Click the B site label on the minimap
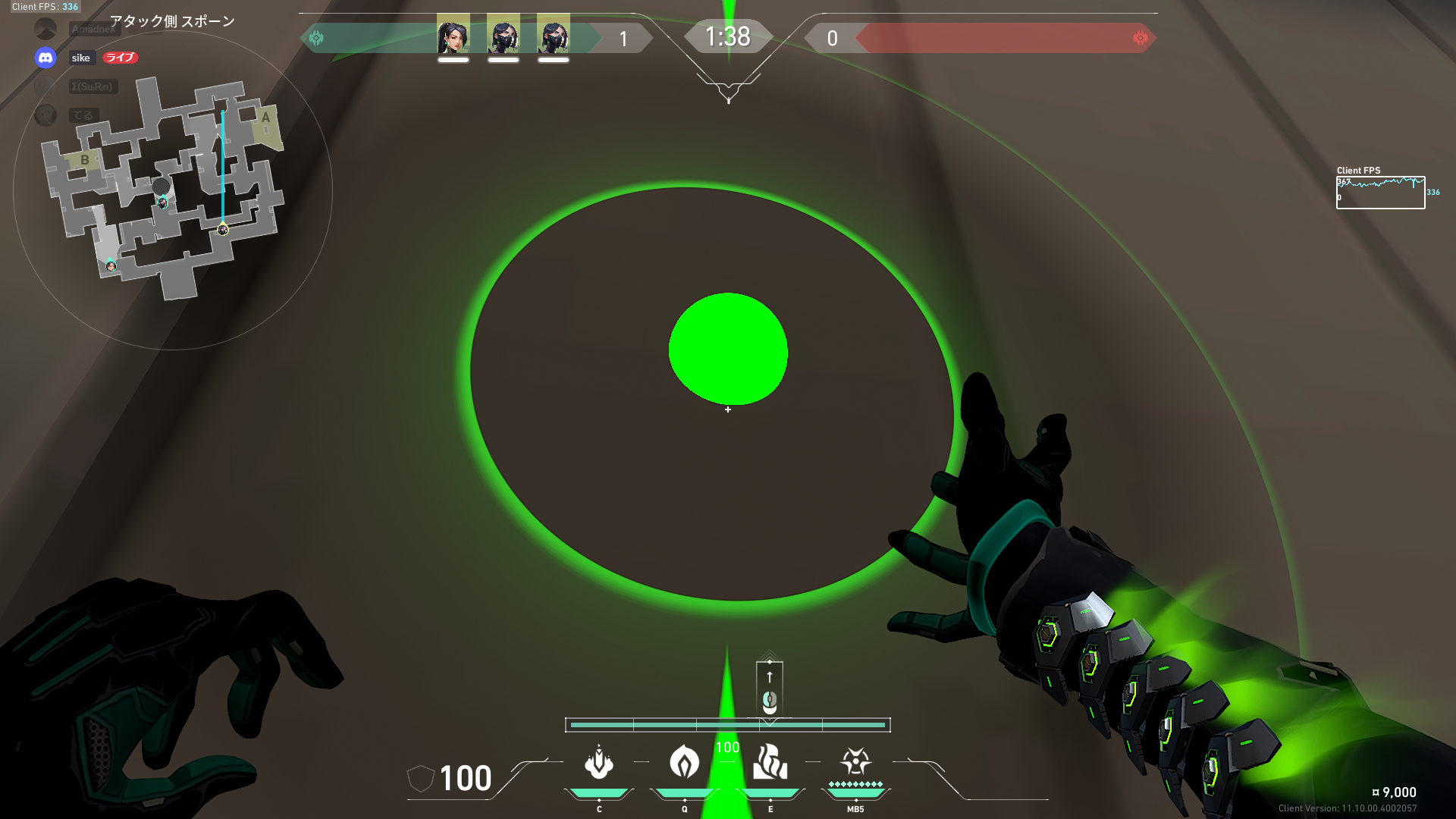 (83, 162)
